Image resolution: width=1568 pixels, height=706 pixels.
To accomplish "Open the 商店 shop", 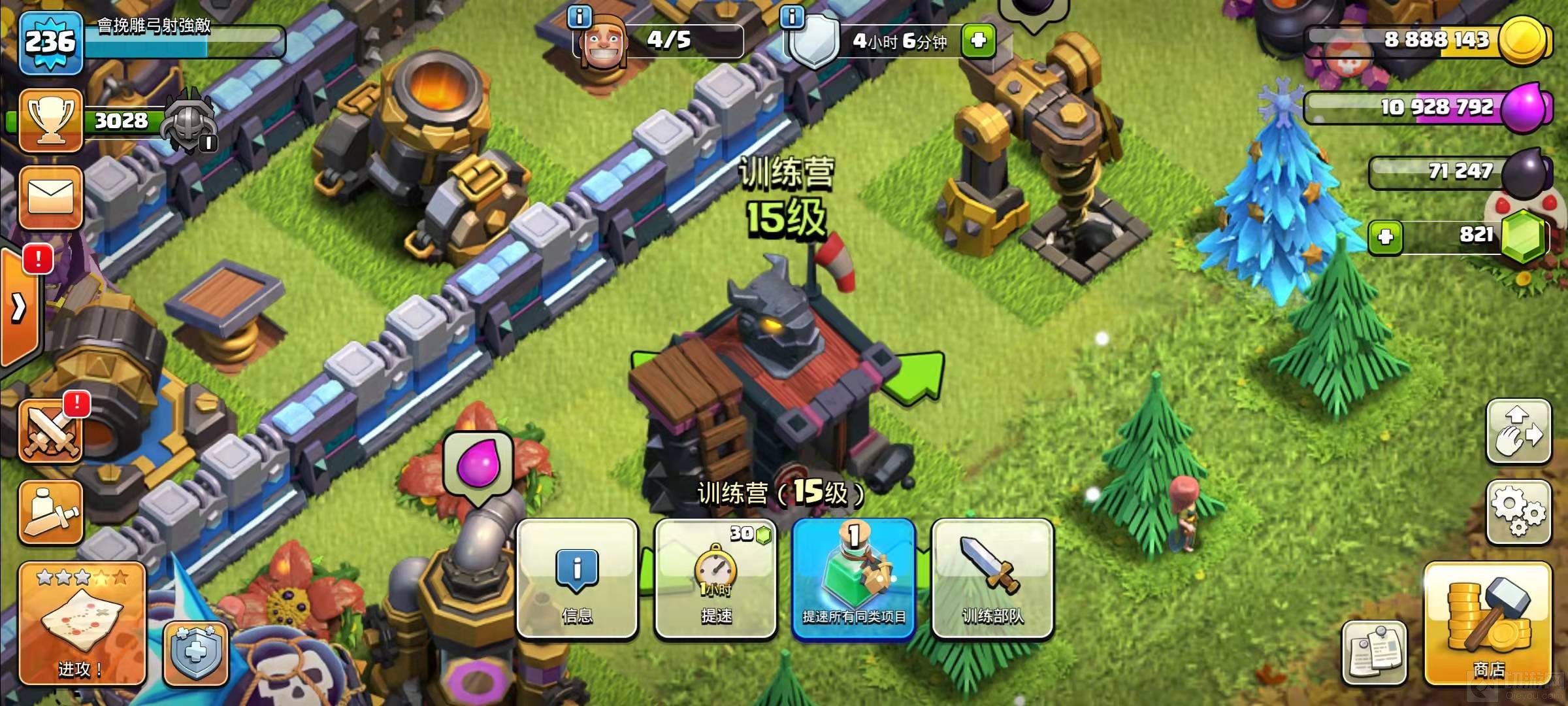I will [x=1488, y=624].
